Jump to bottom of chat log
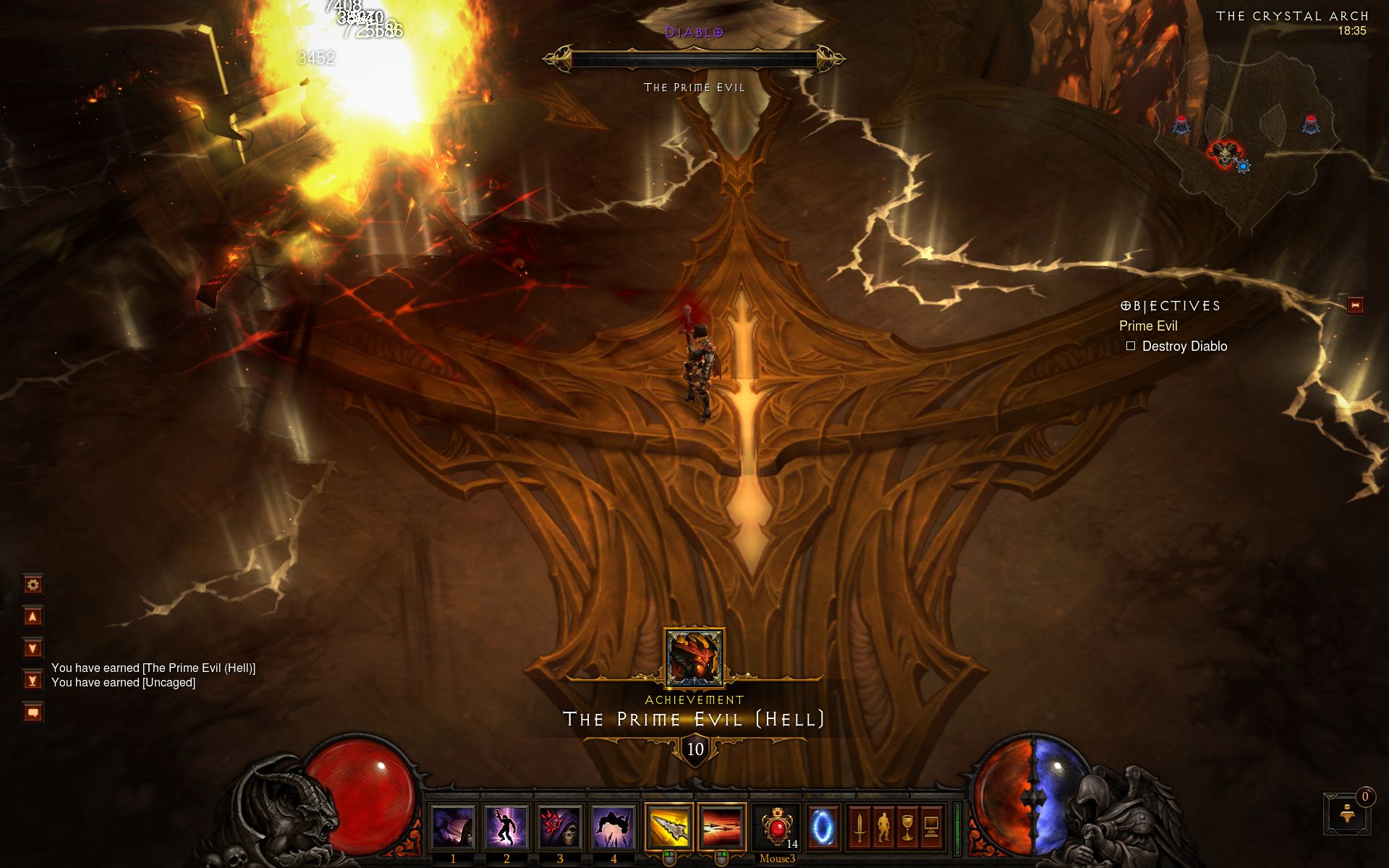 coord(33,680)
